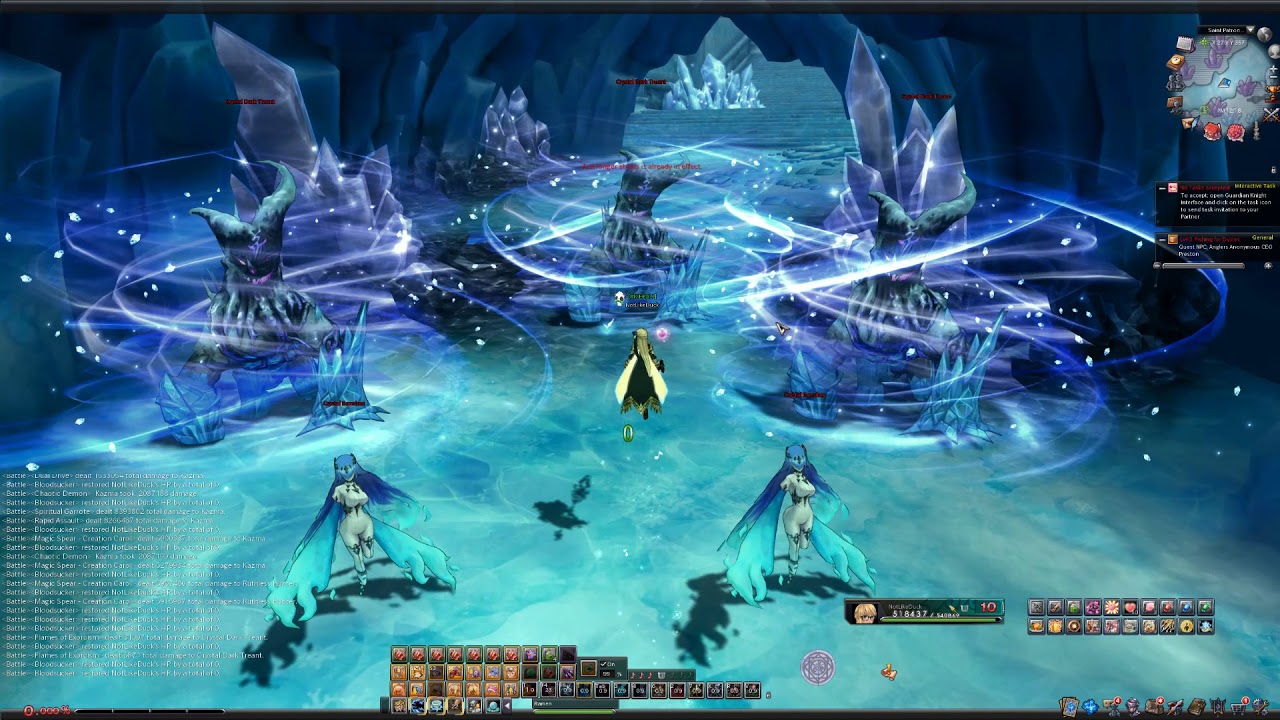This screenshot has height=720, width=1280.
Task: Click the minimap zoom-in plus button
Action: click(1272, 68)
